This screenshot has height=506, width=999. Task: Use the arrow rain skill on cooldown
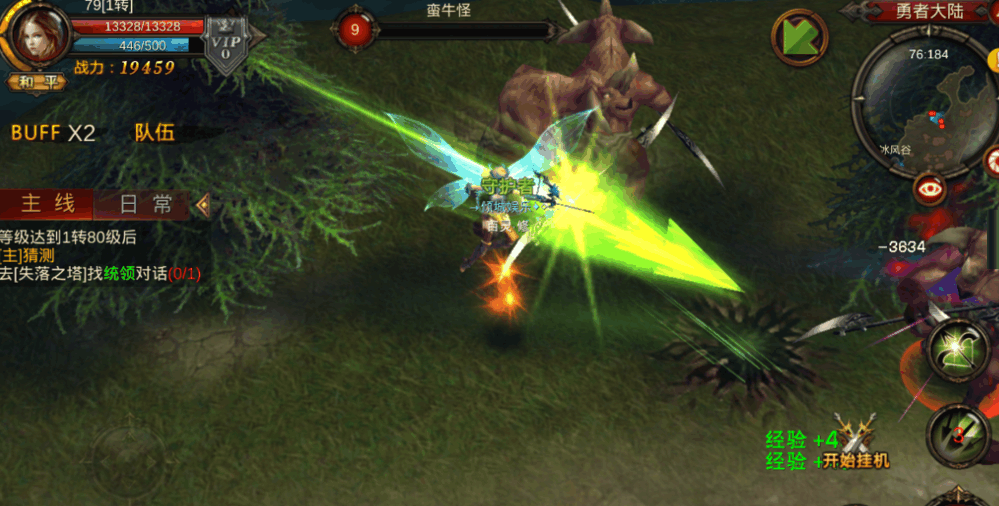click(x=957, y=433)
